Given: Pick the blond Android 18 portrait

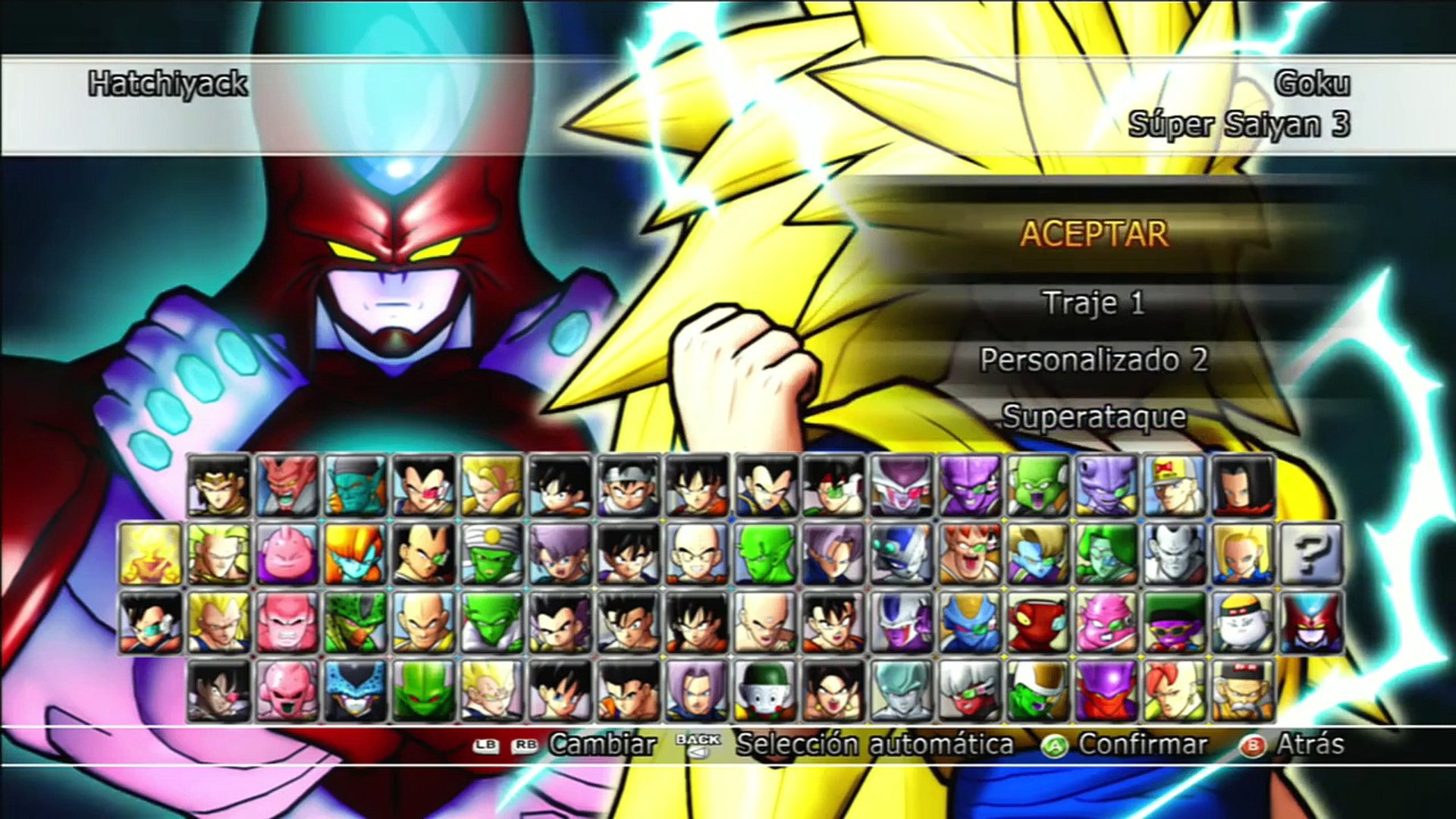Looking at the screenshot, I should [x=1242, y=554].
